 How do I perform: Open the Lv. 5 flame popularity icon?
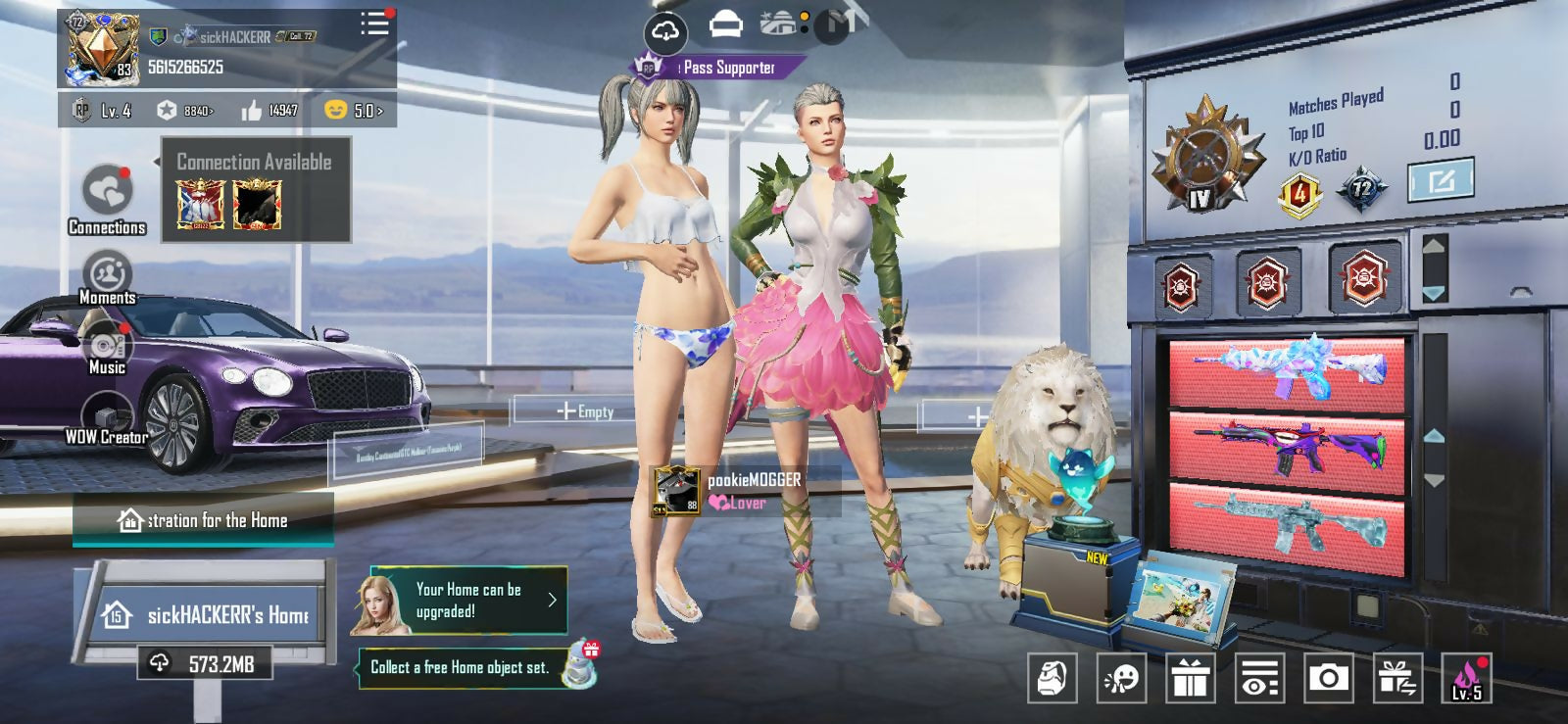pyautogui.click(x=1466, y=677)
